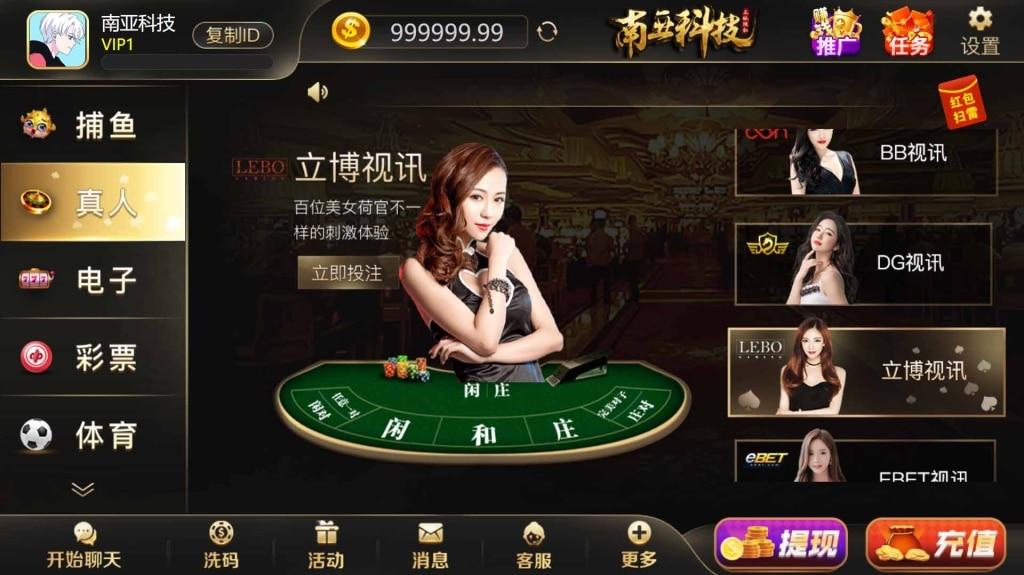Toggle the speaker sound icon
The image size is (1024, 575).
pyautogui.click(x=318, y=92)
